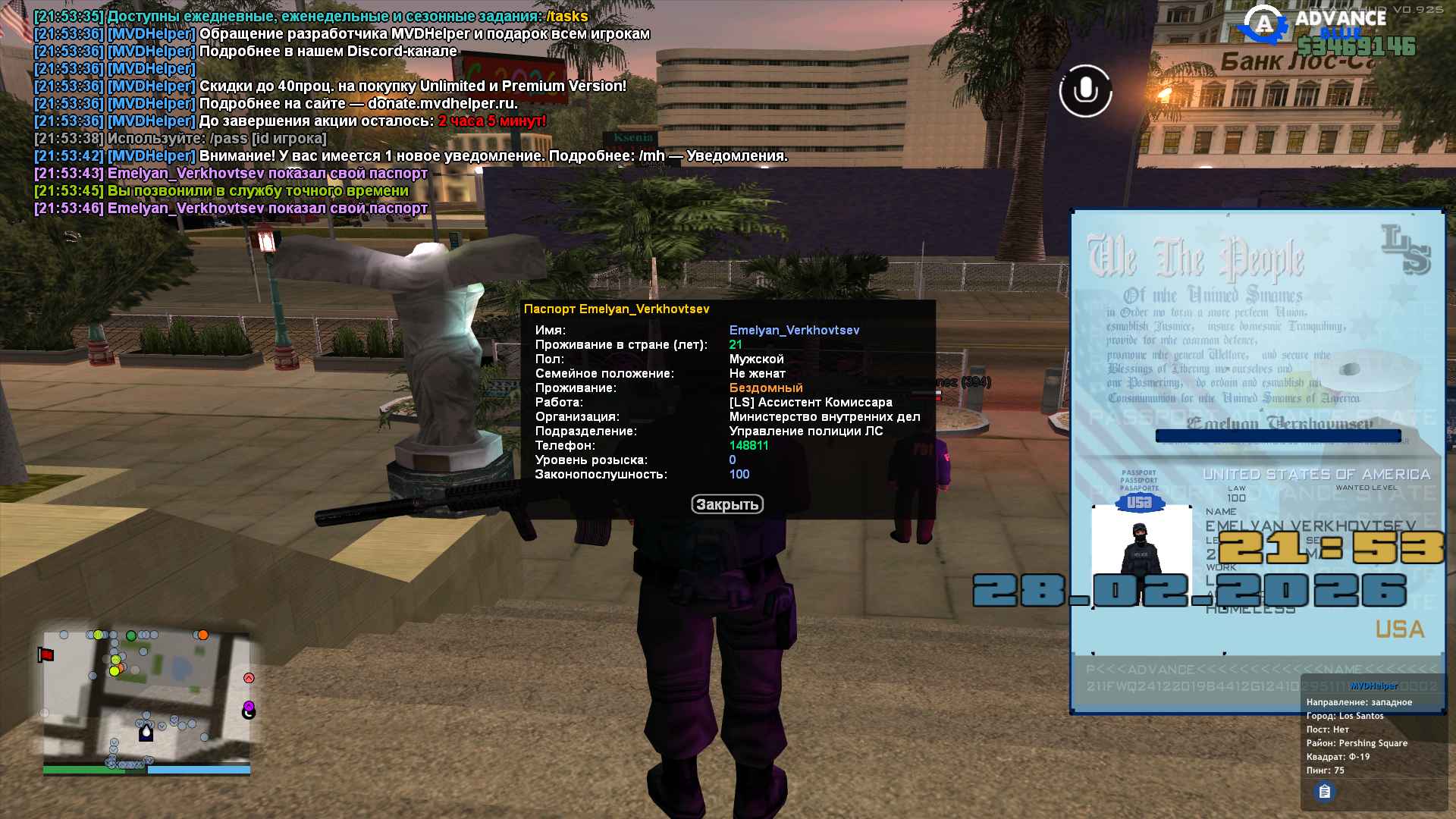Toggle the microphone voice chat icon

click(1085, 91)
